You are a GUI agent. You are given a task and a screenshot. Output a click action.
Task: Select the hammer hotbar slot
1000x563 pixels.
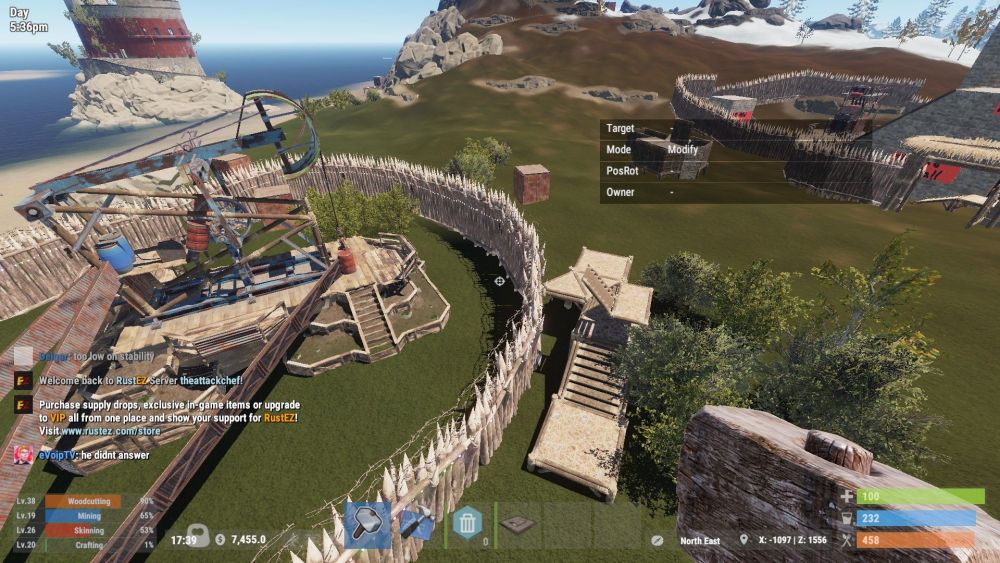(x=367, y=524)
